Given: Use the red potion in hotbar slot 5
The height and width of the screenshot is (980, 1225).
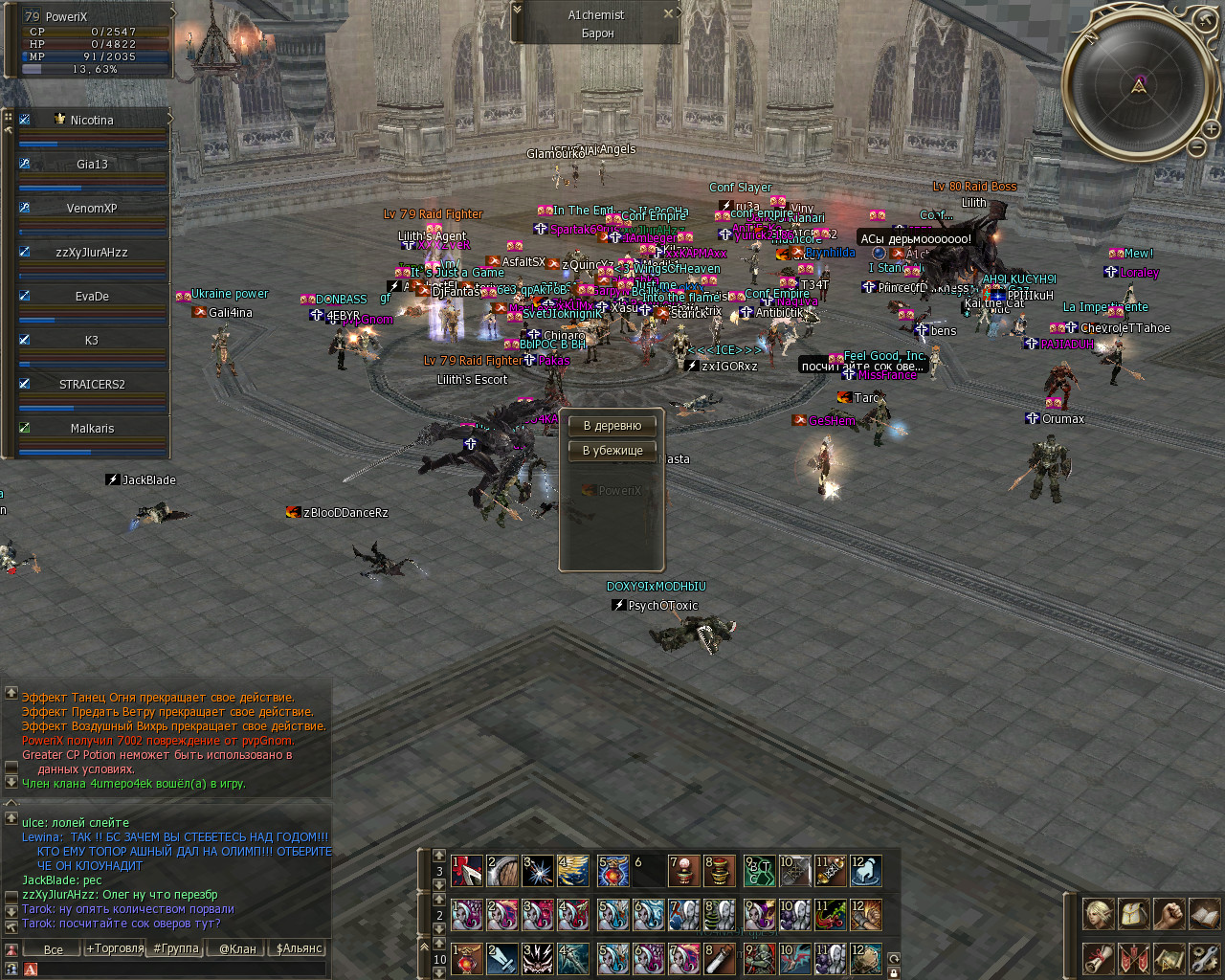Looking at the screenshot, I should [613, 871].
